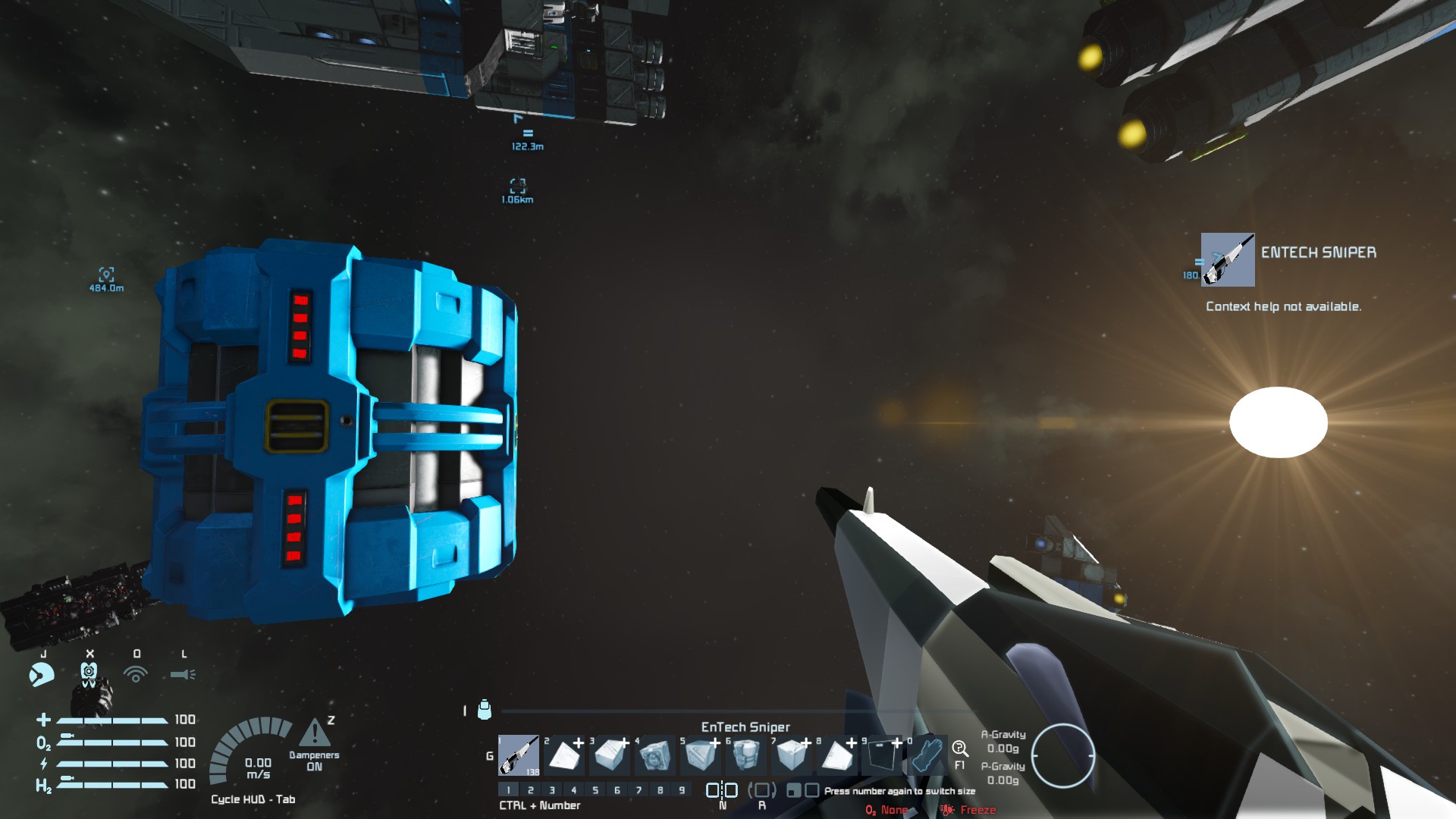Select the EnTech Sniper hotbar slot
This screenshot has width=1456, height=819.
[519, 755]
